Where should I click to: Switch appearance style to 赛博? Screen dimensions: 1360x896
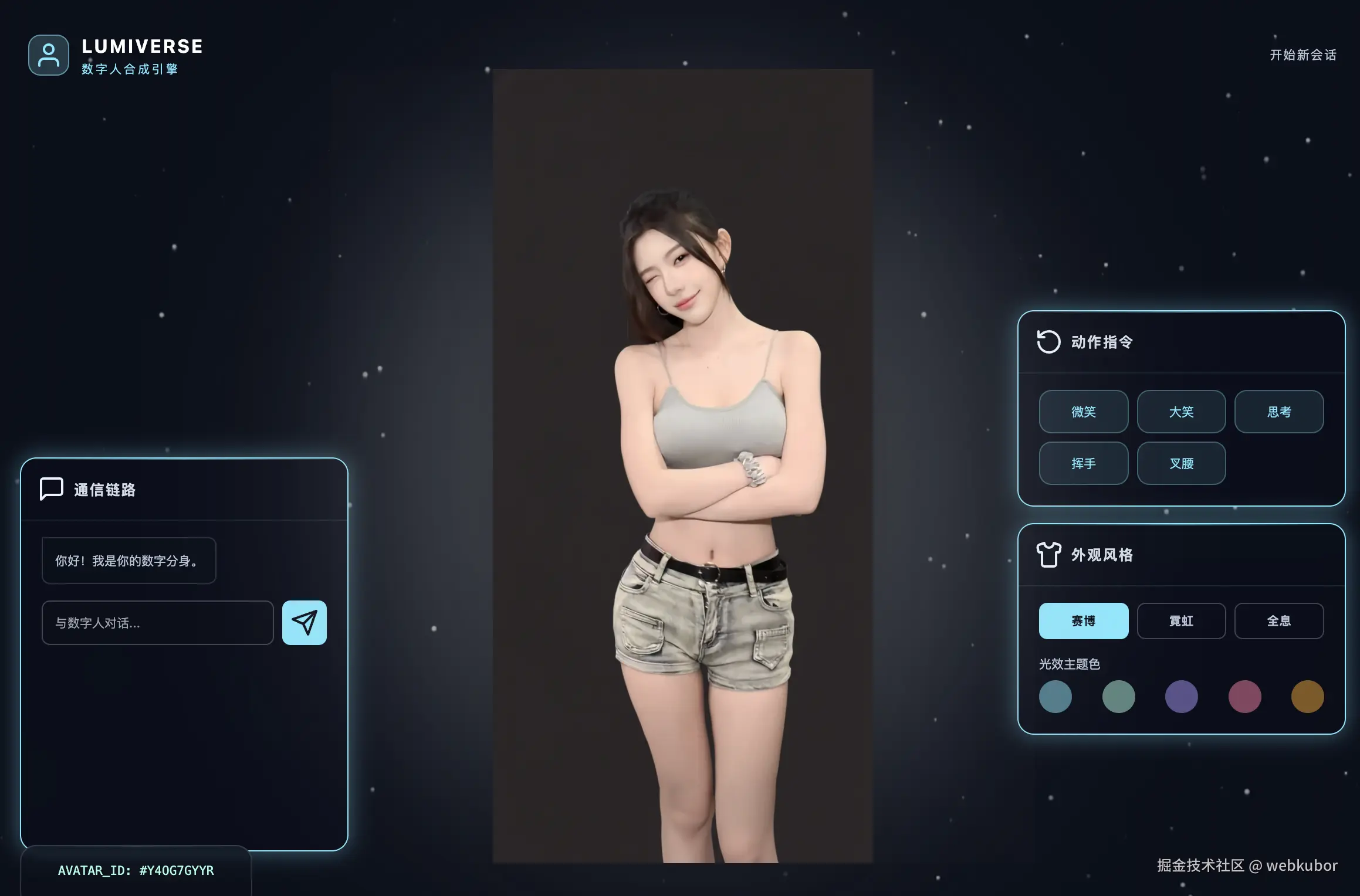[1083, 621]
